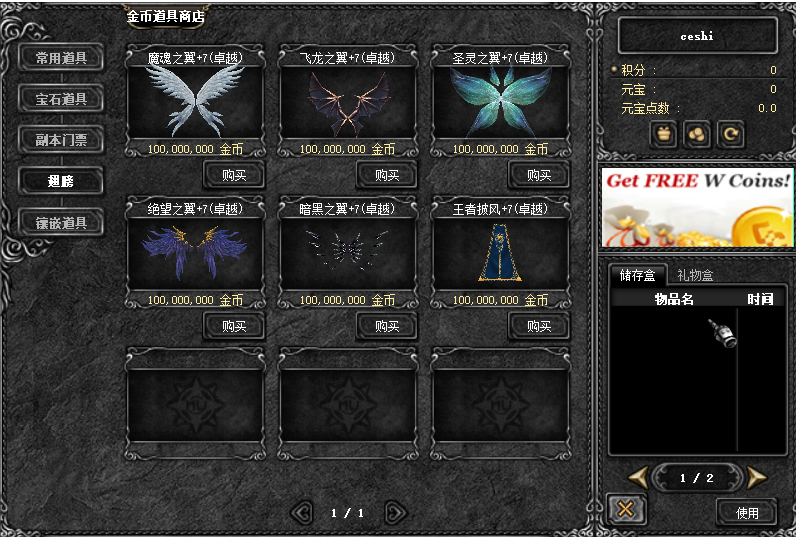Show the 镶嵌道具 category
This screenshot has height=537, width=796.
[61, 222]
